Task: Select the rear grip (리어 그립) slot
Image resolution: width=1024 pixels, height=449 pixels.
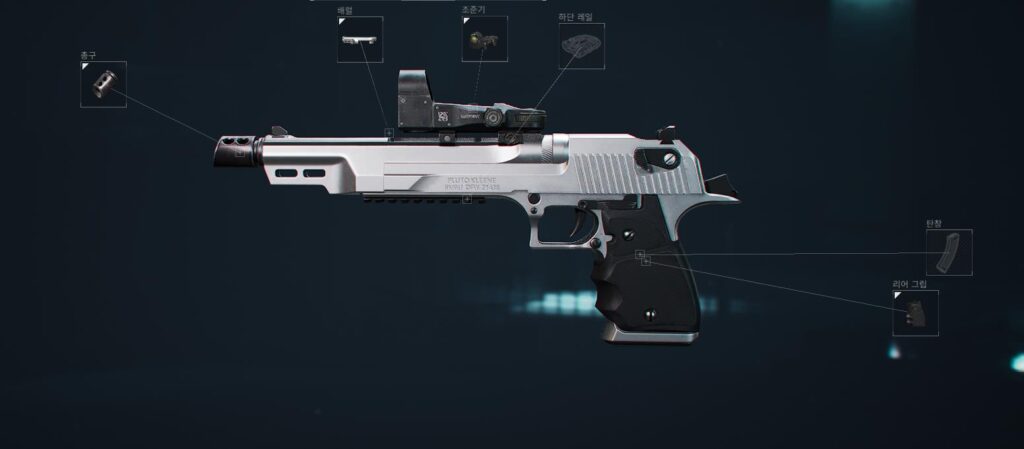Action: click(x=915, y=313)
